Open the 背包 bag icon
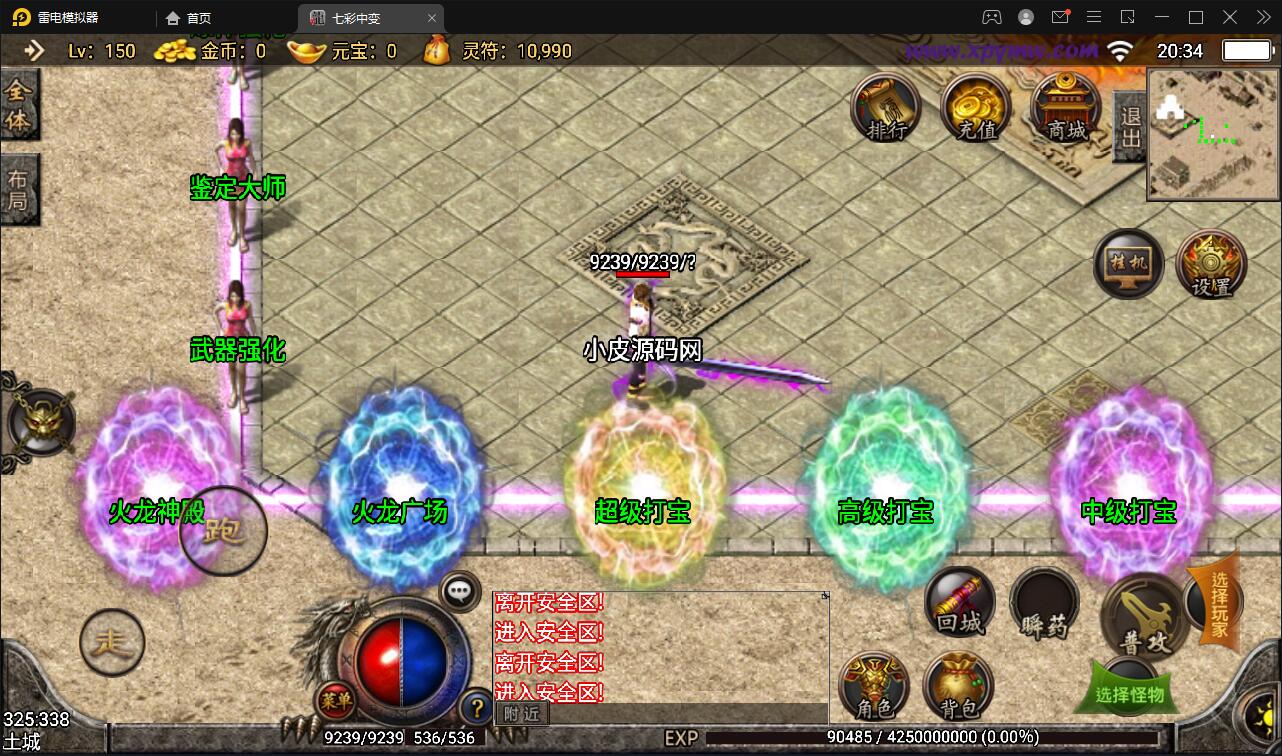The width and height of the screenshot is (1282, 756). coord(959,686)
